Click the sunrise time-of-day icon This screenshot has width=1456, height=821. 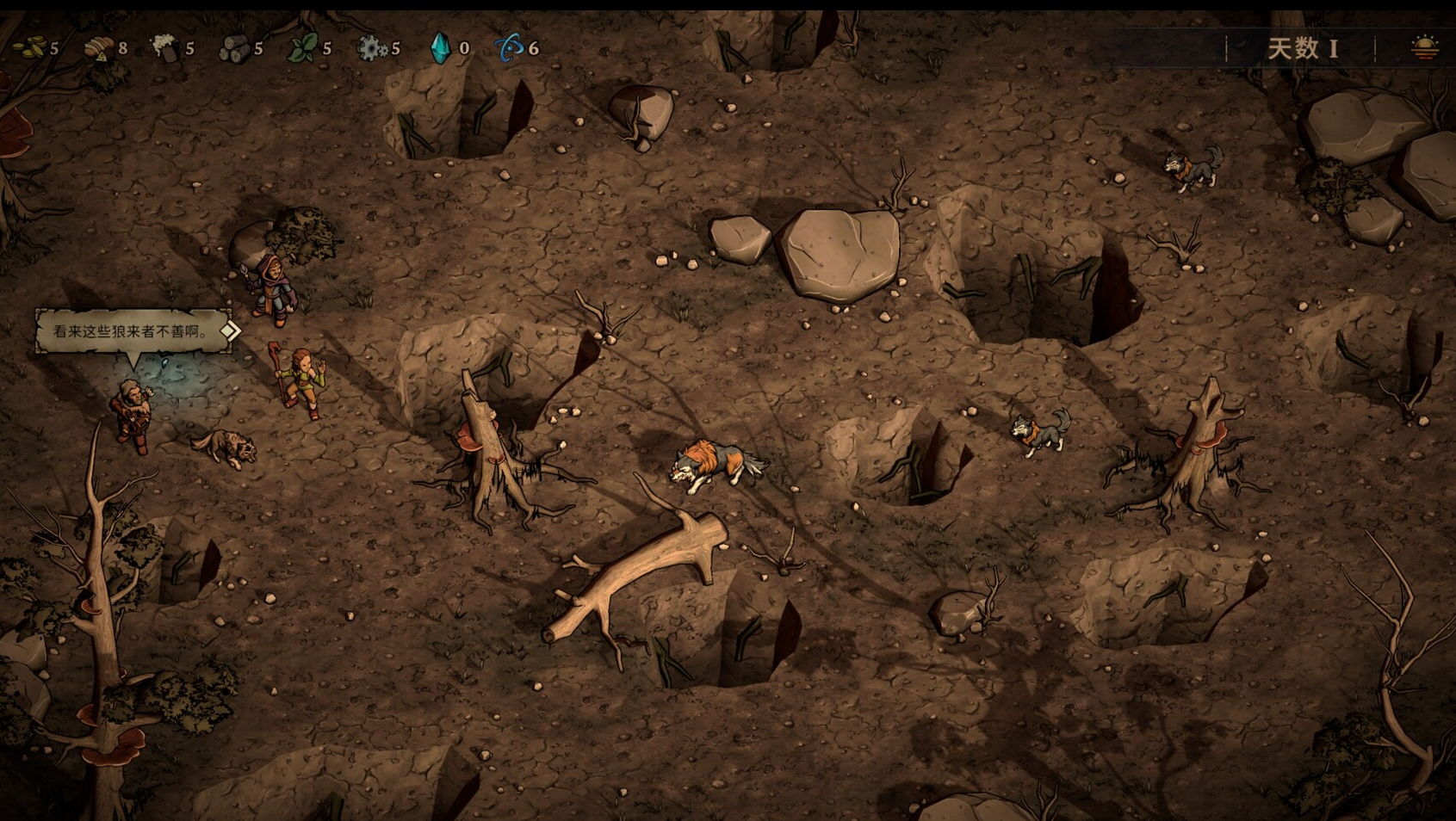(x=1425, y=47)
